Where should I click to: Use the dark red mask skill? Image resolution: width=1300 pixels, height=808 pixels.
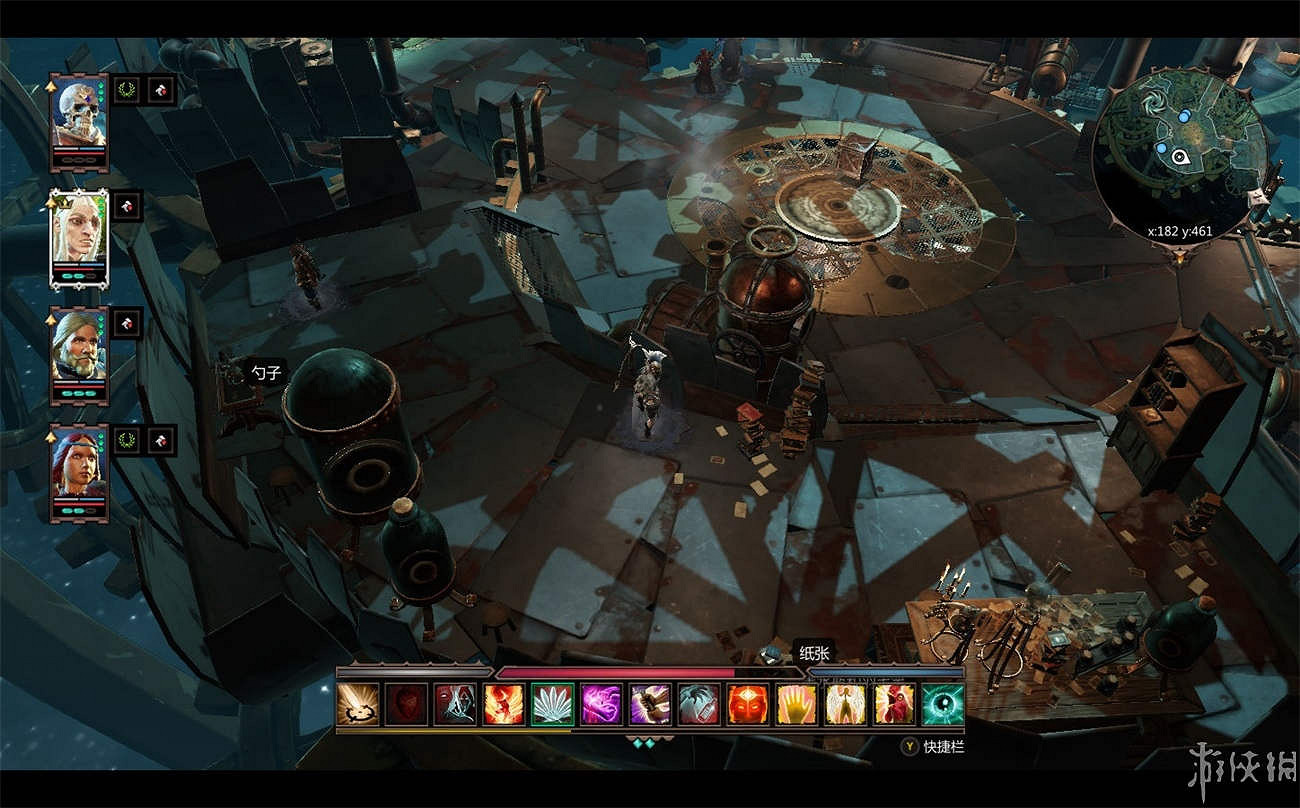[x=406, y=704]
